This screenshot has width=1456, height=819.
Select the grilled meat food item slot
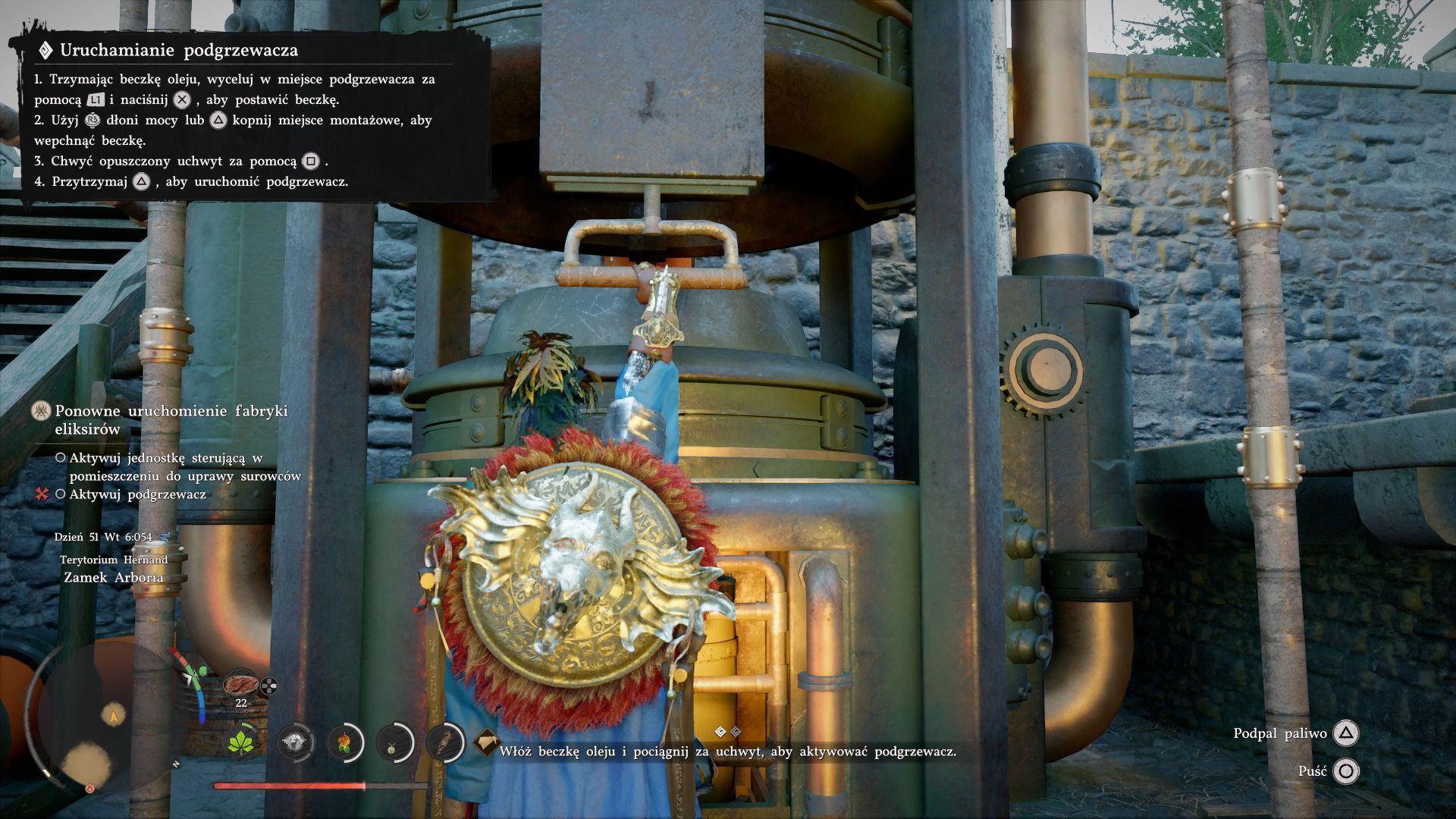240,683
